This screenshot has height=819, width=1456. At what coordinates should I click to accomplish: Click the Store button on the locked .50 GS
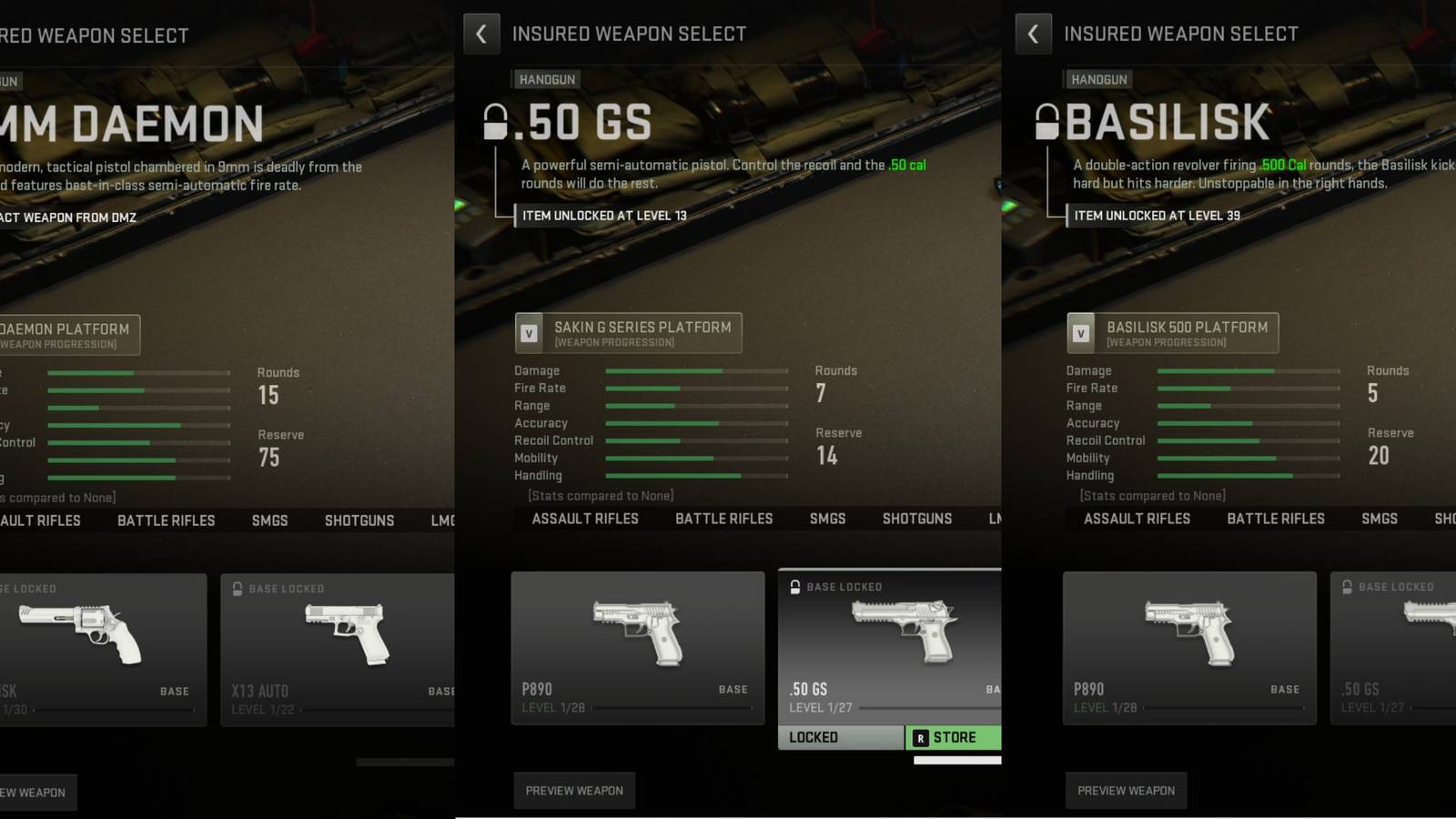point(954,737)
